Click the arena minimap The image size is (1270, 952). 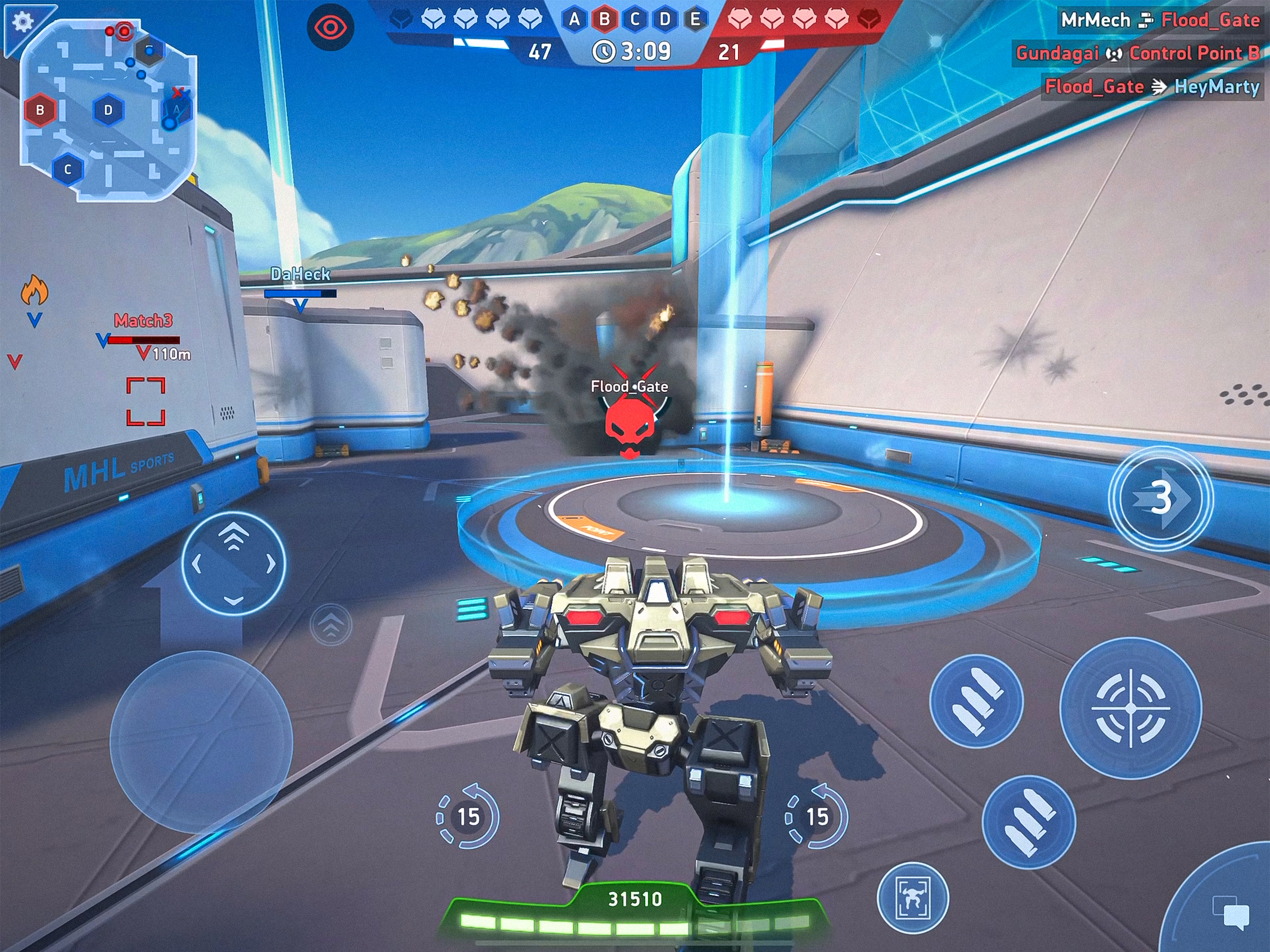point(109,109)
